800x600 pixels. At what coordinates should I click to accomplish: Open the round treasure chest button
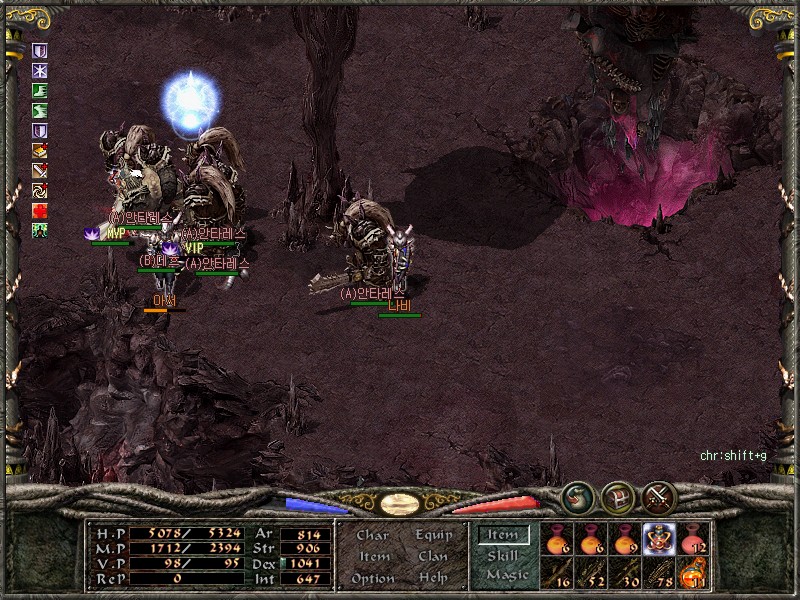point(617,497)
